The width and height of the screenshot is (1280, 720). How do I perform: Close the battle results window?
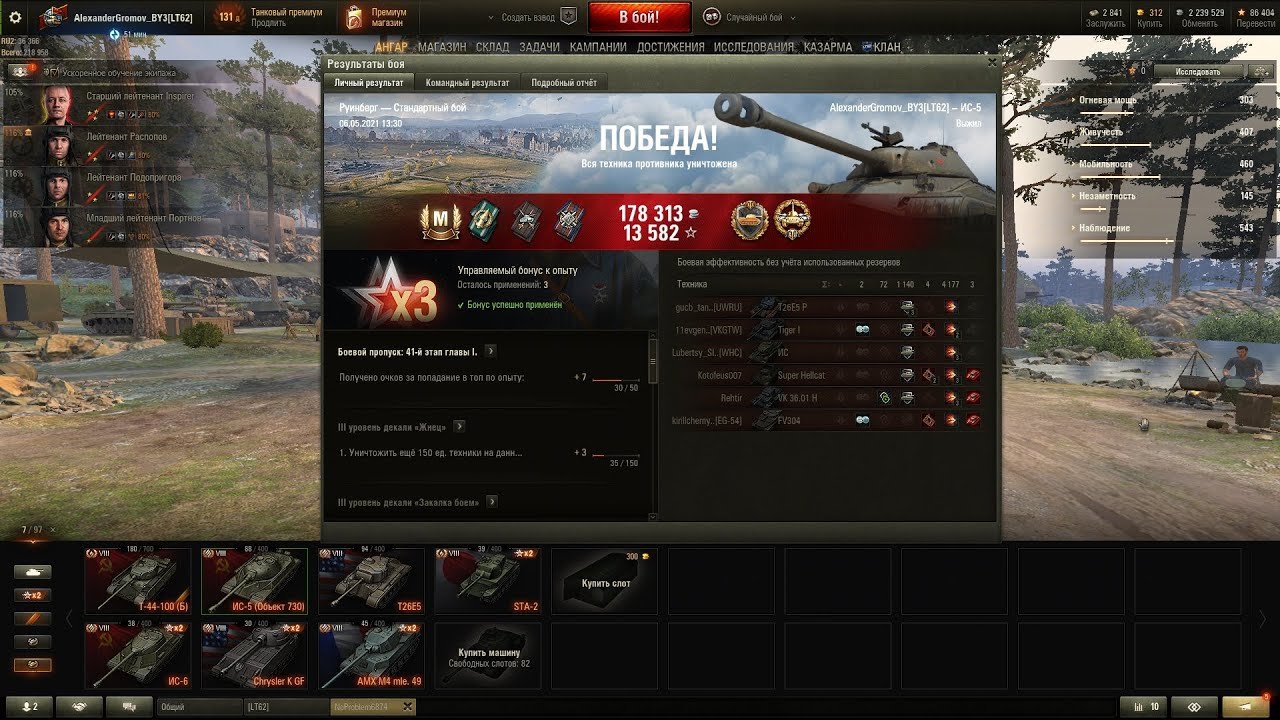click(992, 62)
